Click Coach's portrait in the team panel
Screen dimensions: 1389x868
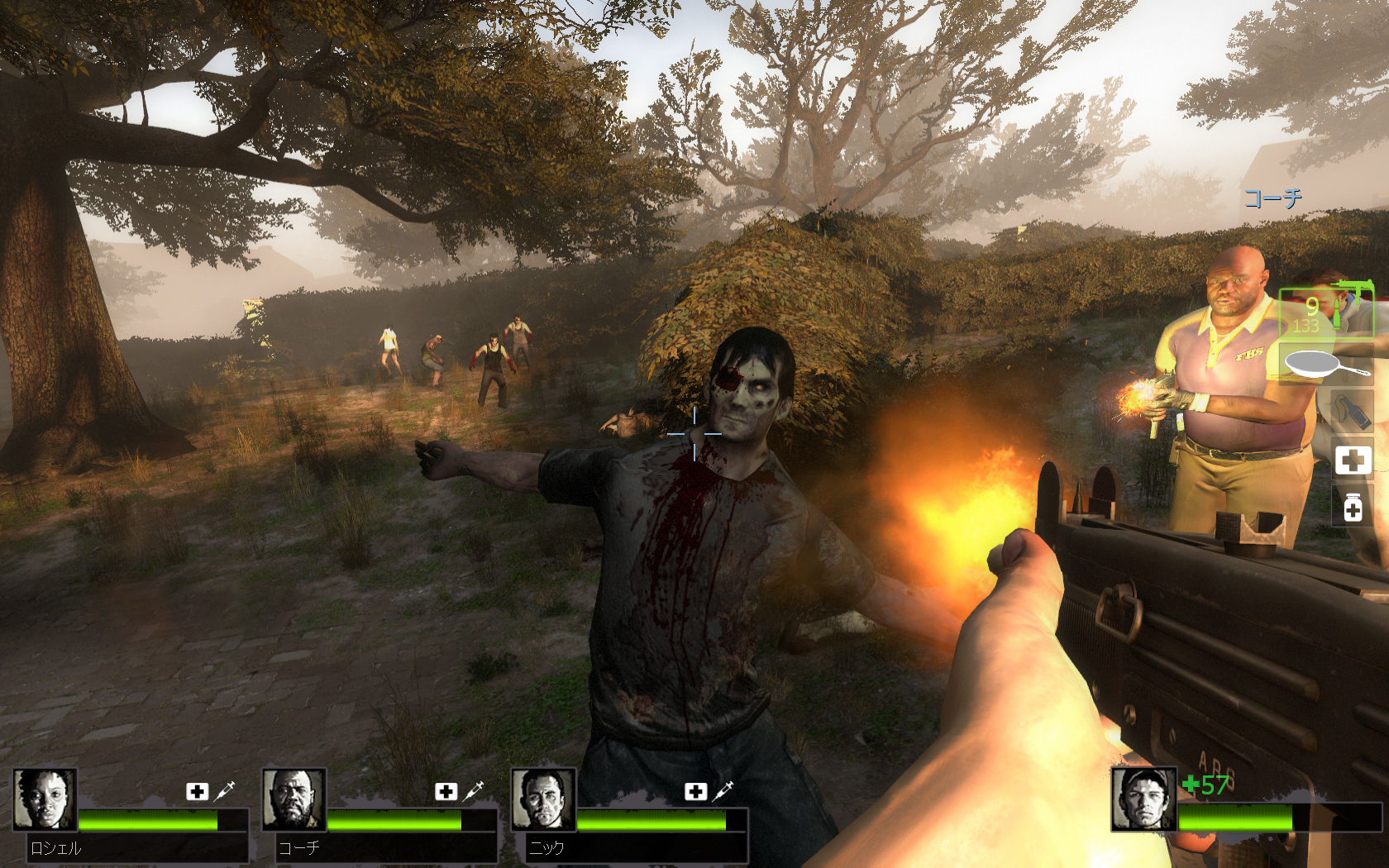point(294,799)
